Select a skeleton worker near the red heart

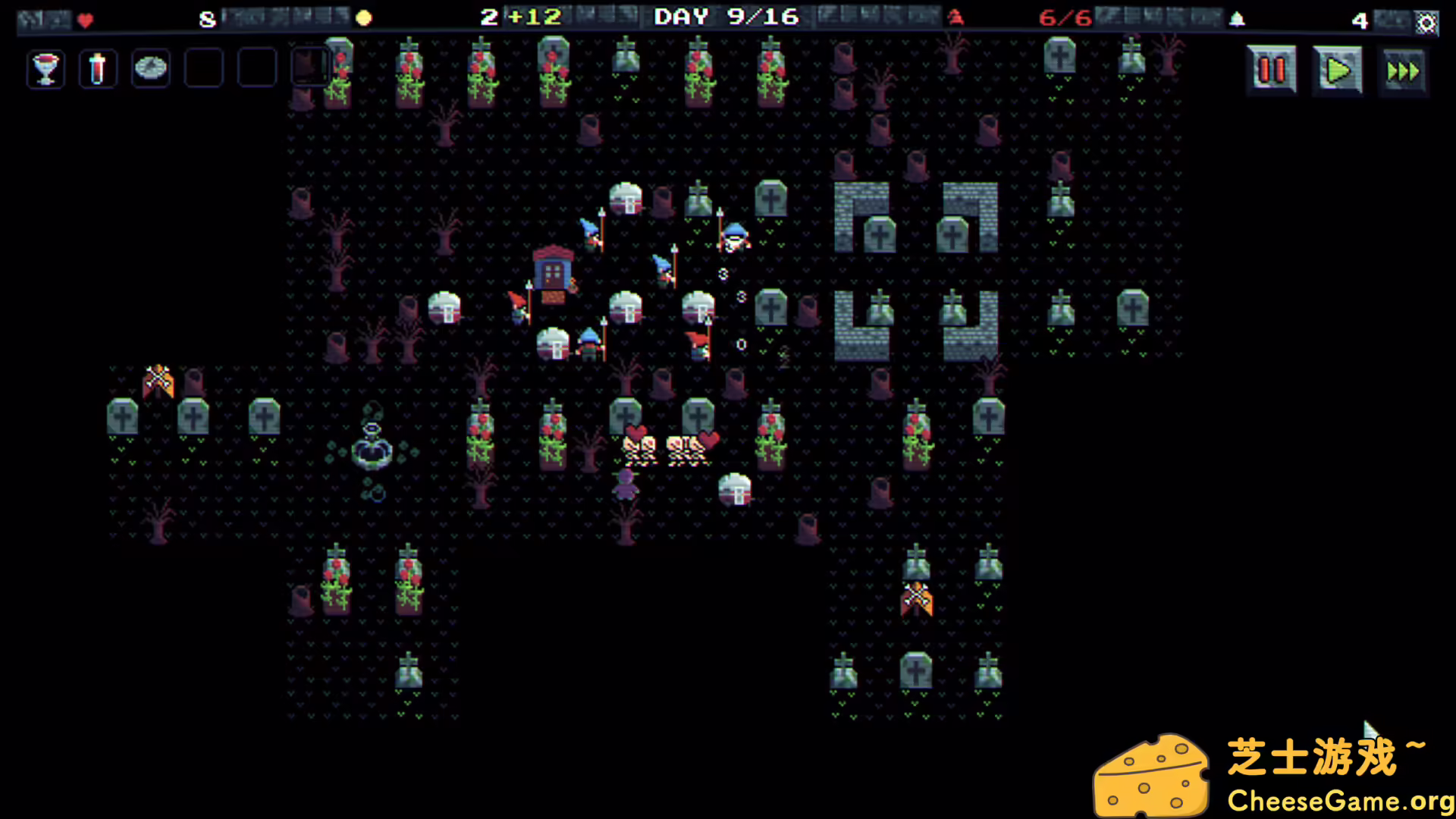coord(641,447)
